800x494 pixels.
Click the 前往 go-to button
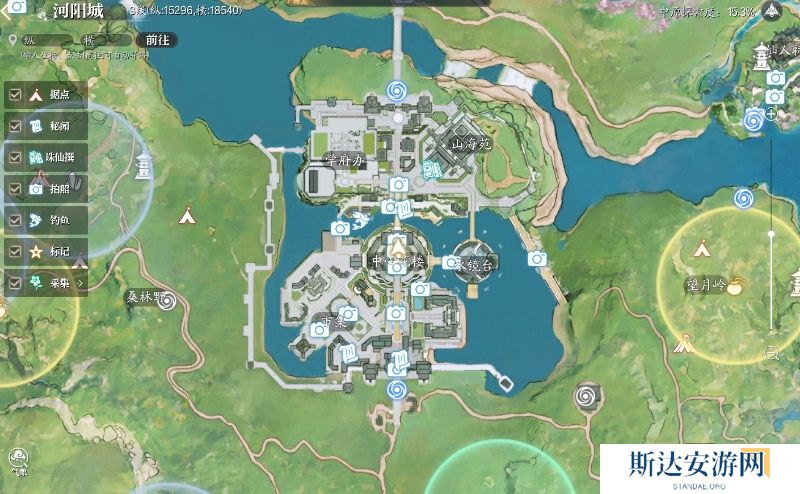pyautogui.click(x=157, y=39)
